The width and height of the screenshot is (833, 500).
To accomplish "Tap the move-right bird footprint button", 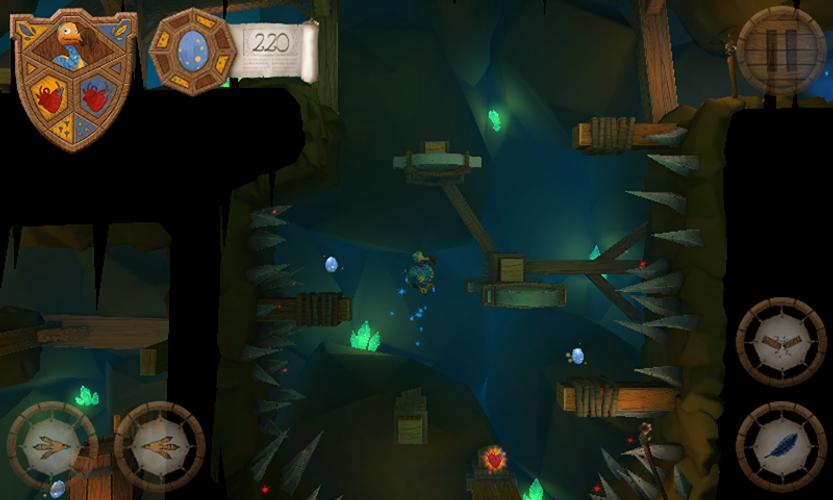I will click(x=159, y=446).
